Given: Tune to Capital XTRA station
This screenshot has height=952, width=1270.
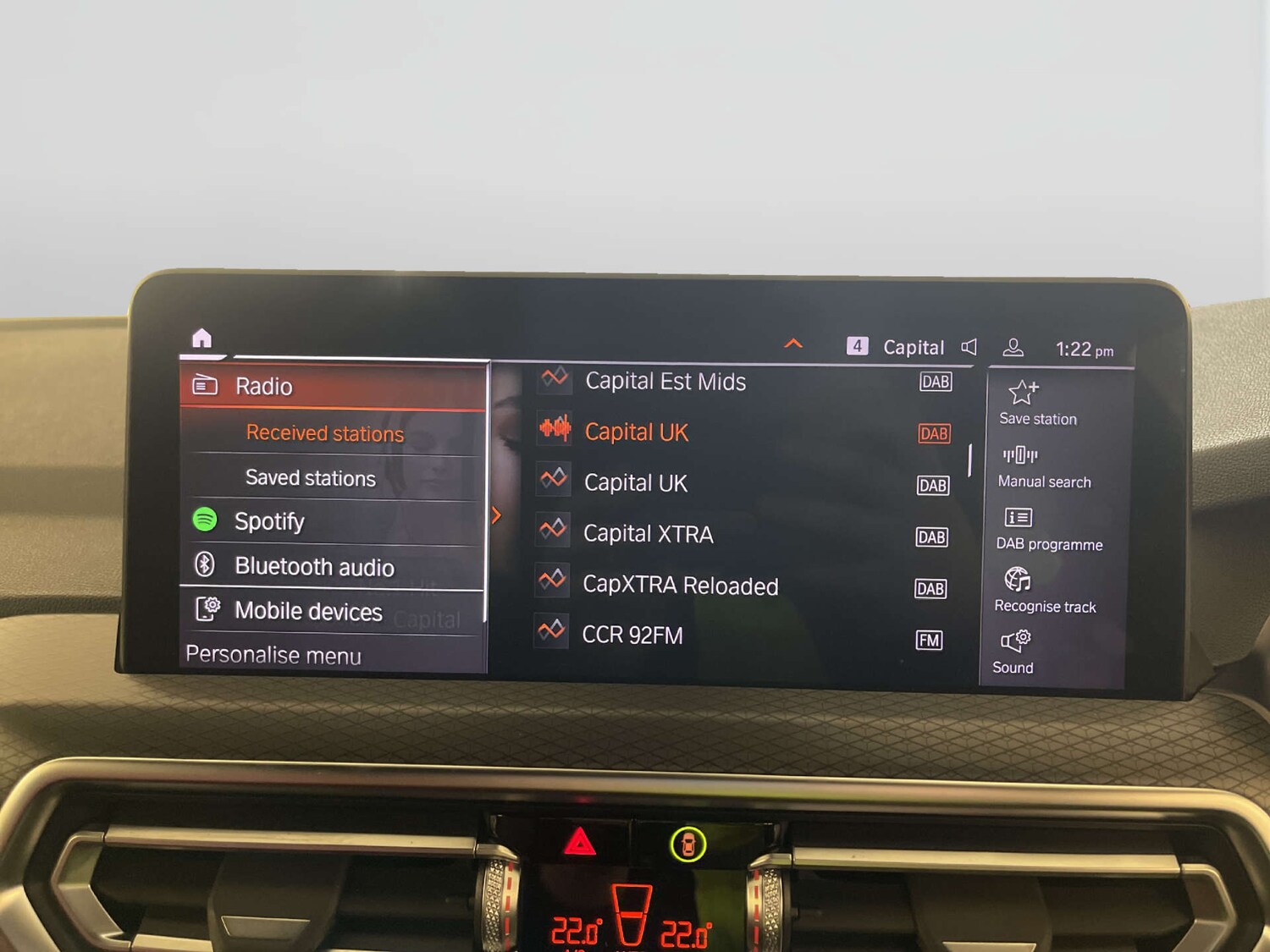Looking at the screenshot, I should click(x=648, y=534).
